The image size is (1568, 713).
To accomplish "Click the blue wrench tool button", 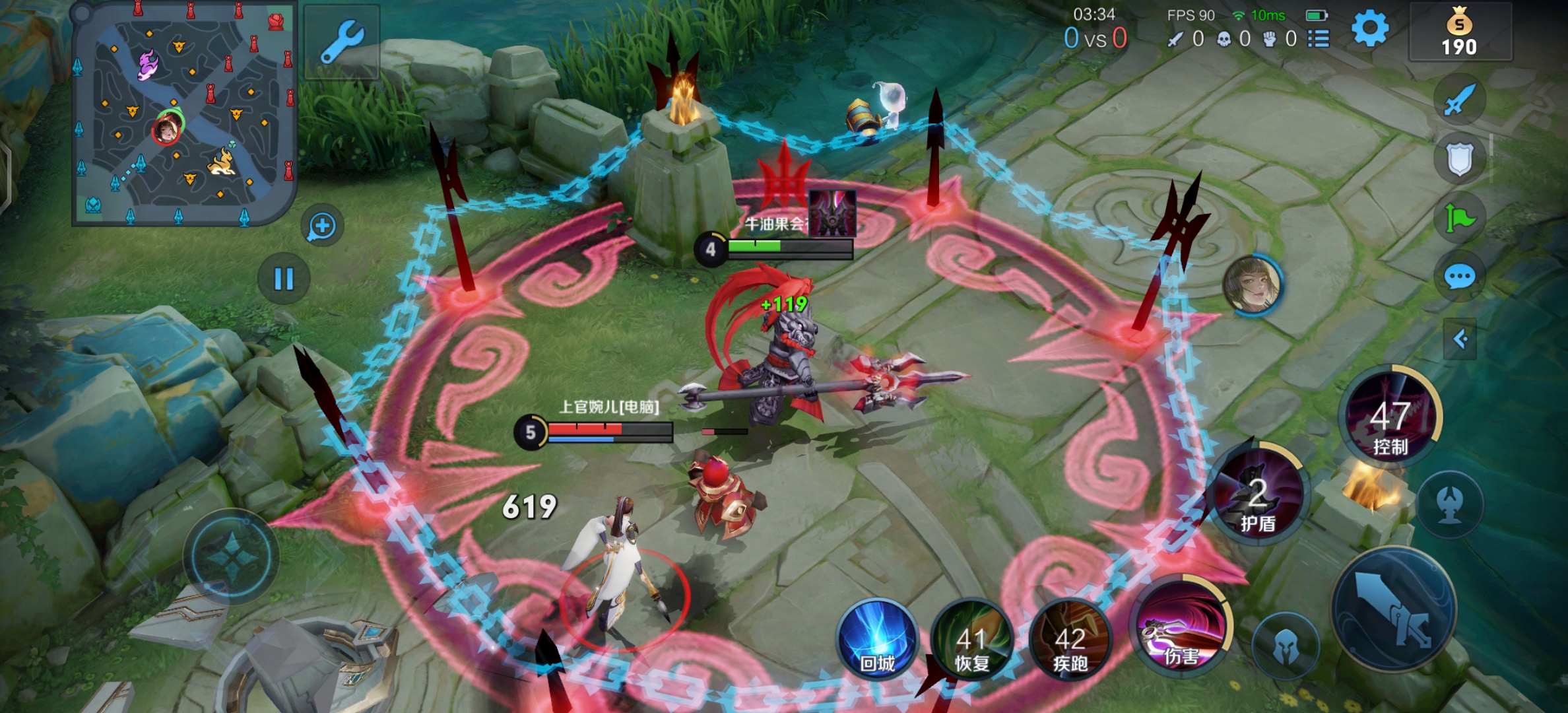I will click(x=342, y=41).
